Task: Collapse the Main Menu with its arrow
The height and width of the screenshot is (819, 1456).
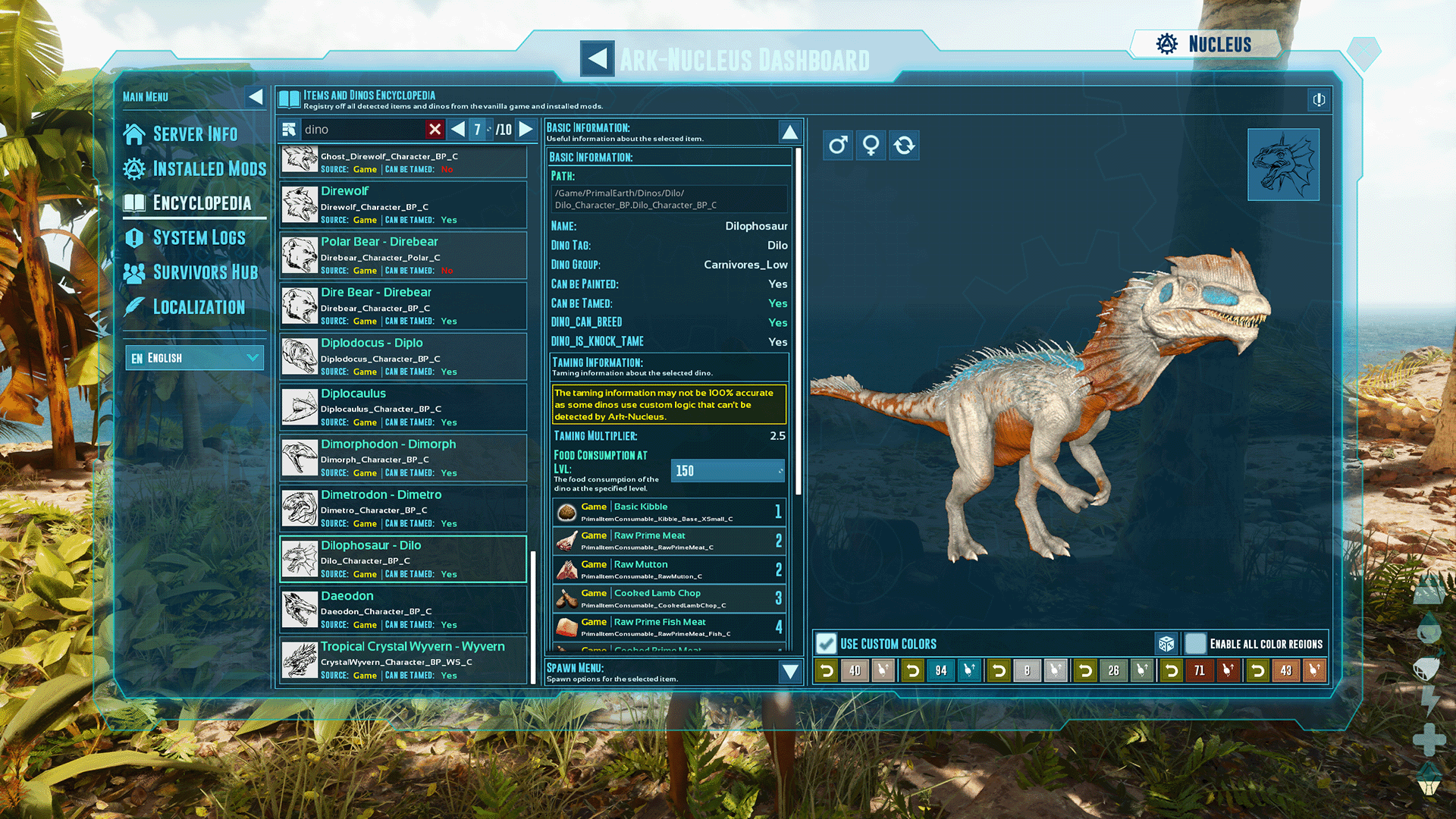Action: (x=256, y=96)
